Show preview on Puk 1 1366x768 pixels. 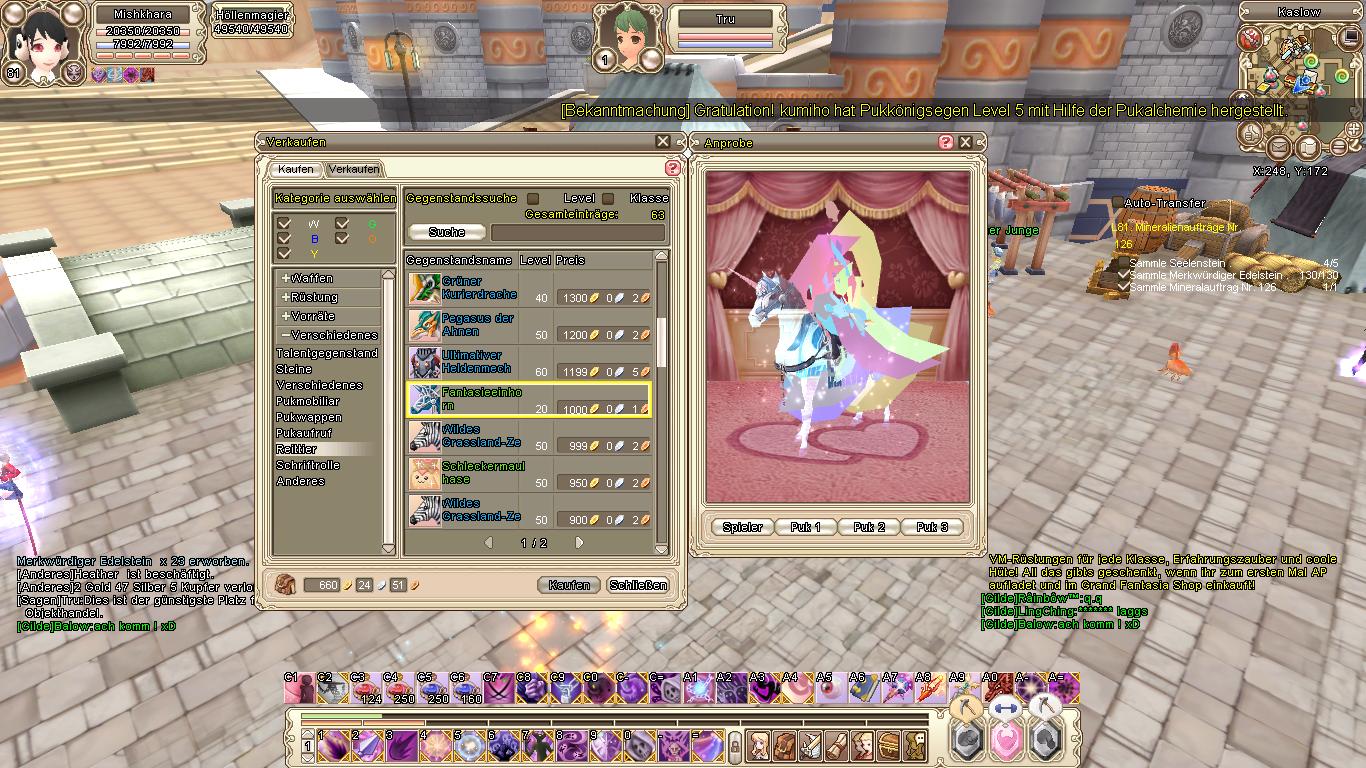click(x=805, y=527)
